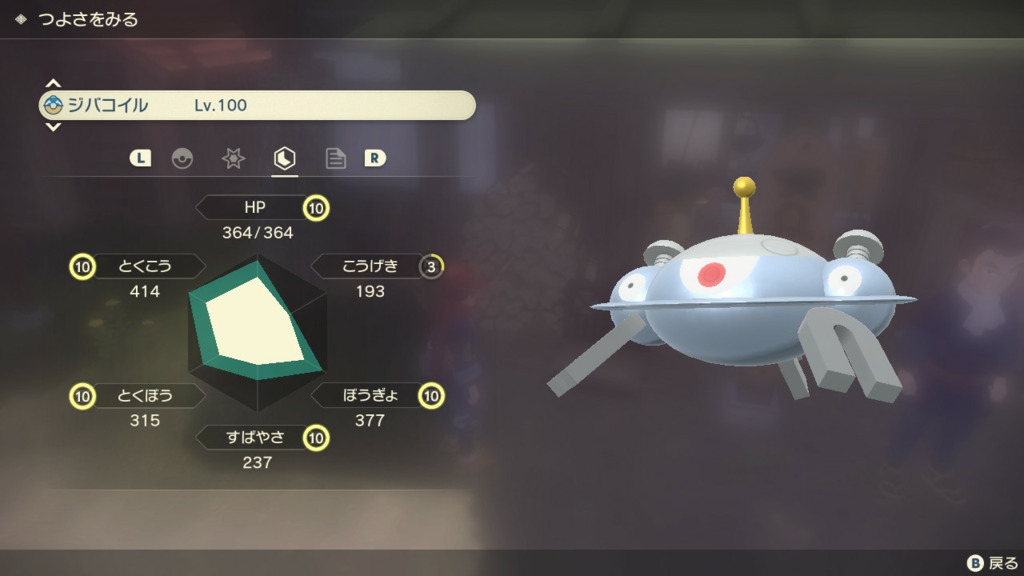Open the hexagon stats tab
The height and width of the screenshot is (576, 1024).
click(285, 158)
